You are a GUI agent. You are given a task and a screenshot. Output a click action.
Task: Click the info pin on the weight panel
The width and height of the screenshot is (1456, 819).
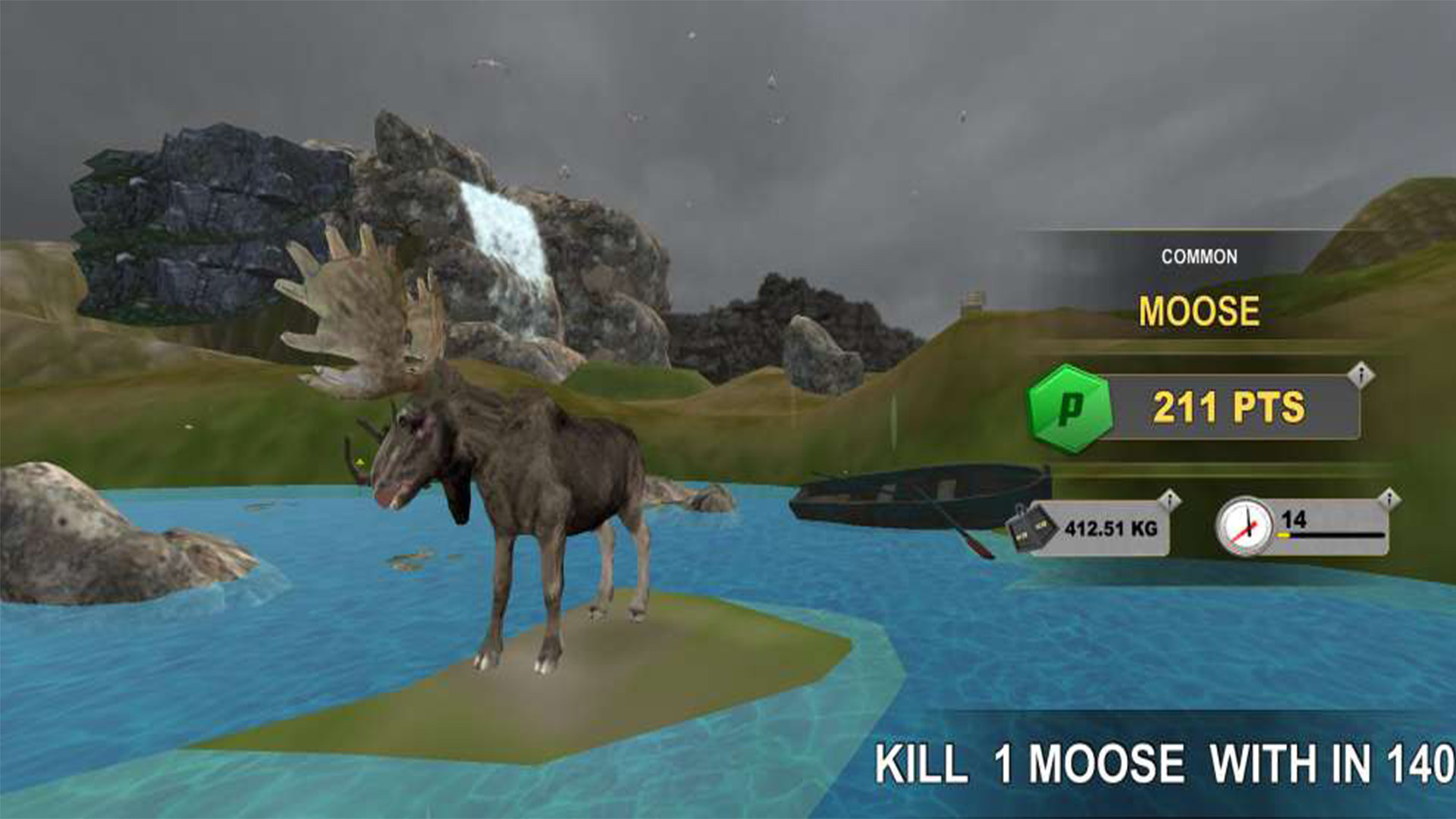click(1170, 499)
